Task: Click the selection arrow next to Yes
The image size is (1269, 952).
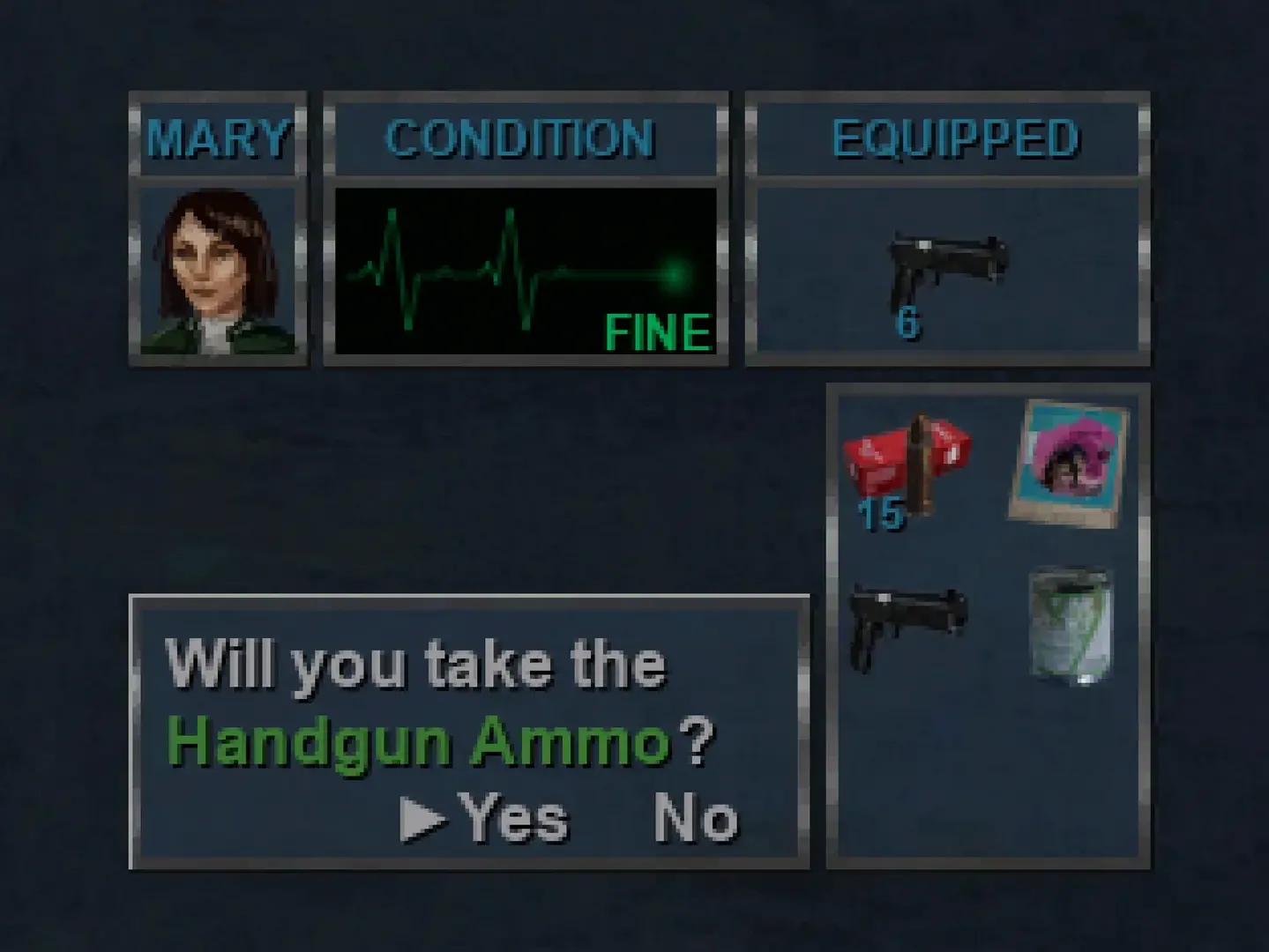Action: coord(424,818)
